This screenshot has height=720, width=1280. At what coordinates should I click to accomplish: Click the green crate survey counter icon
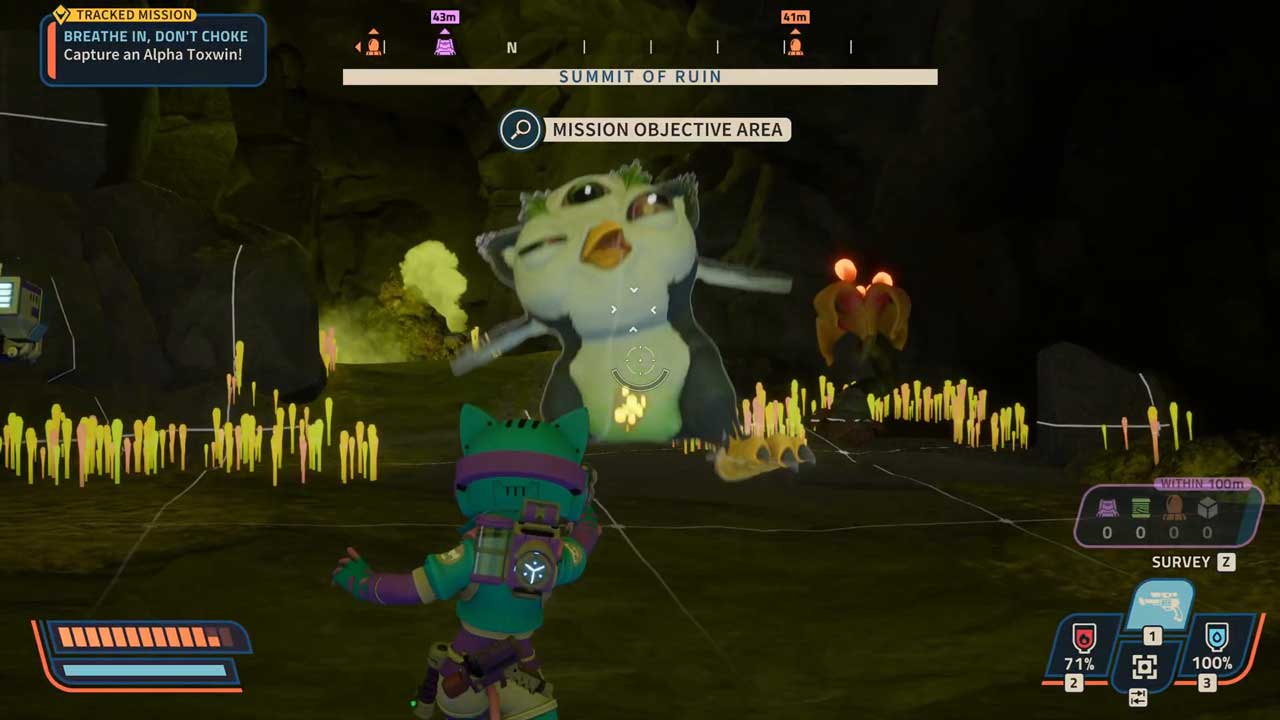tap(1141, 508)
